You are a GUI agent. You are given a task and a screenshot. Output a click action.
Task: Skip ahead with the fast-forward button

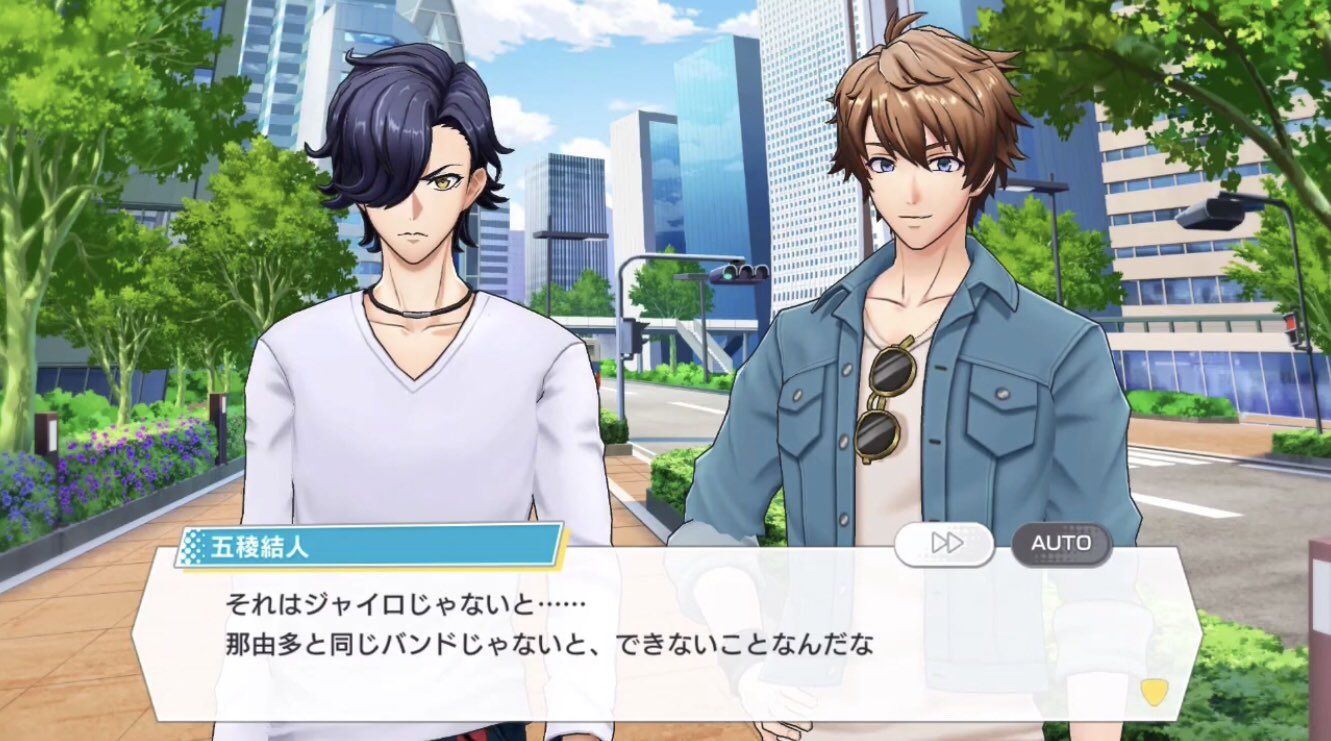coord(944,544)
